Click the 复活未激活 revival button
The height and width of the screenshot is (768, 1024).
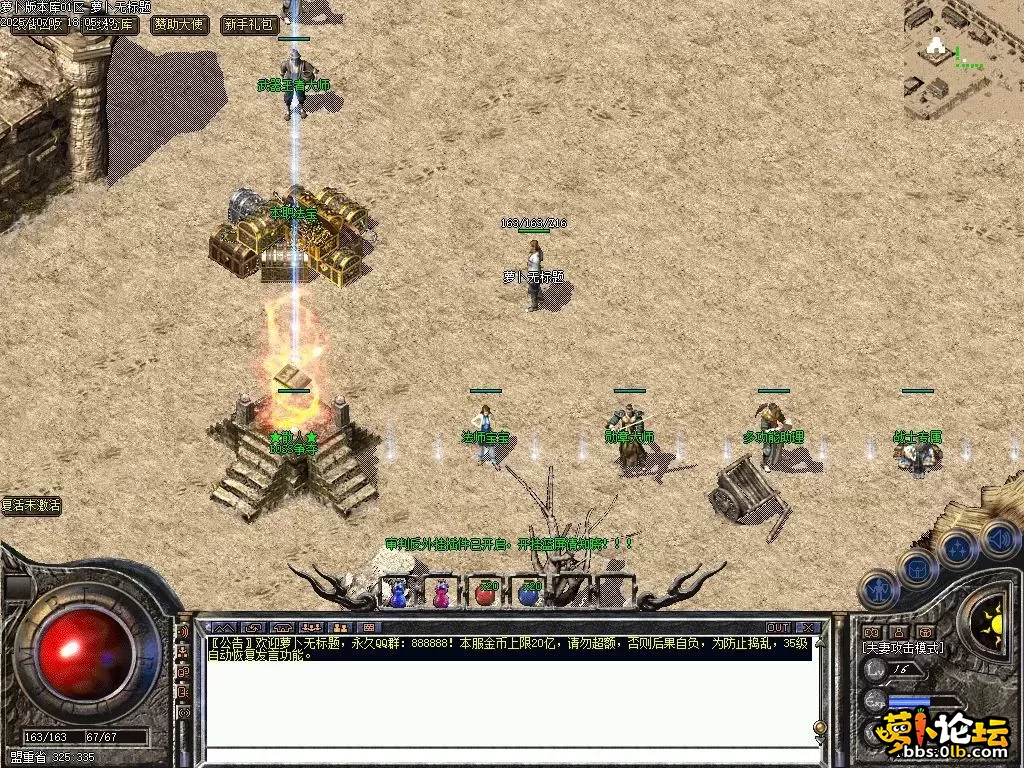[x=31, y=506]
